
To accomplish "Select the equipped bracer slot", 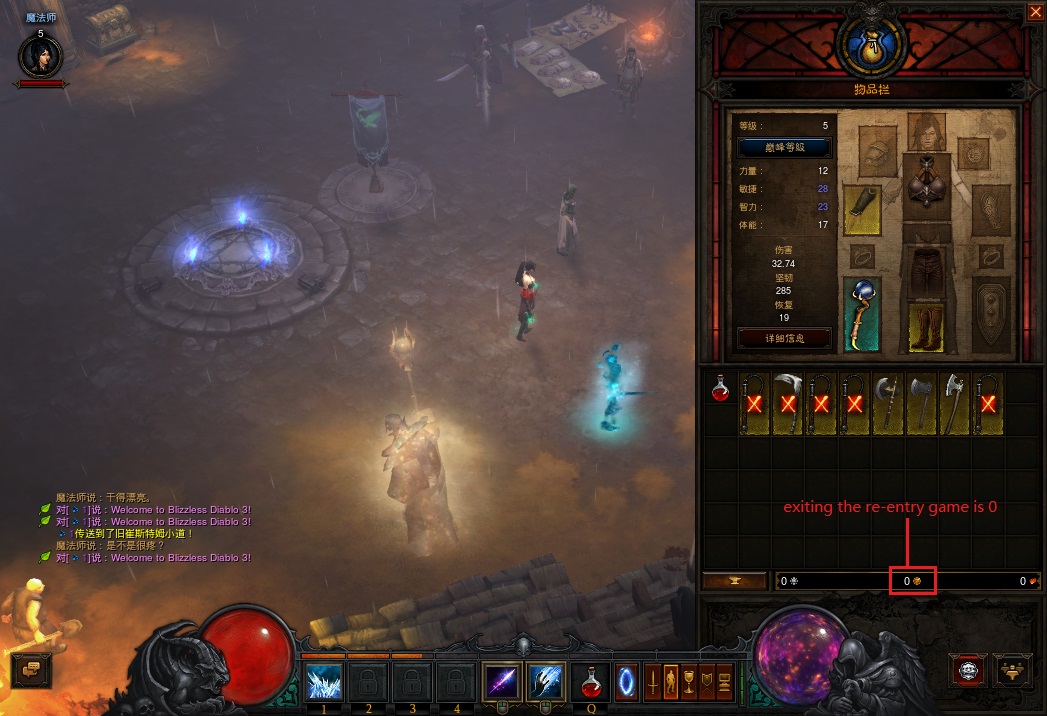I will pos(861,209).
